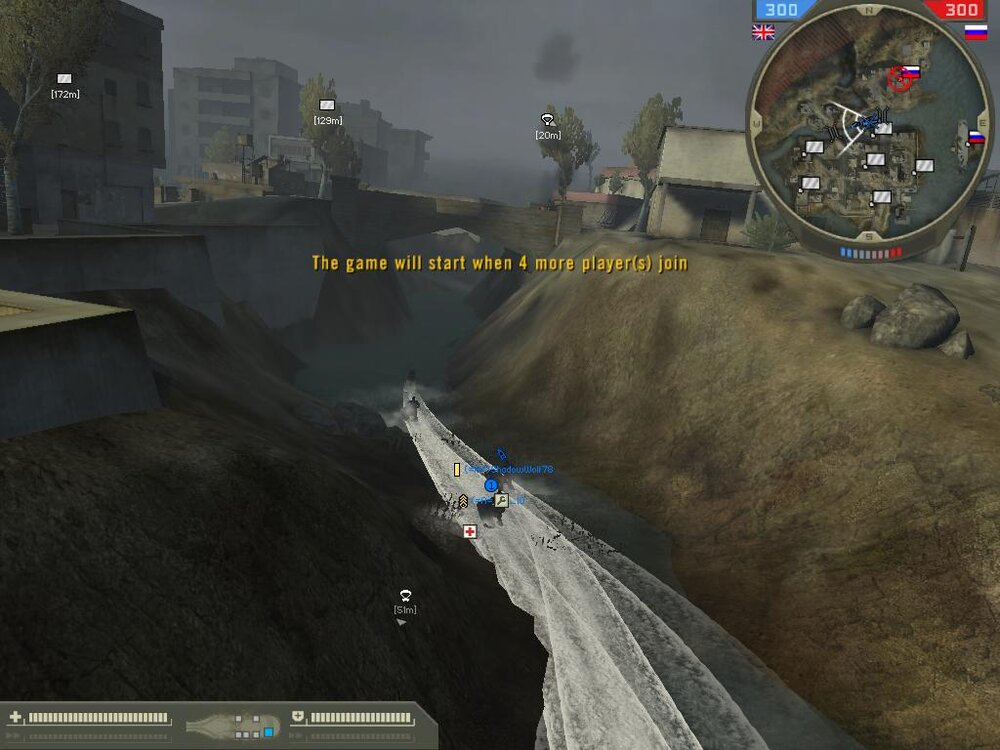
Task: Click the red cross medic icon
Action: (470, 531)
